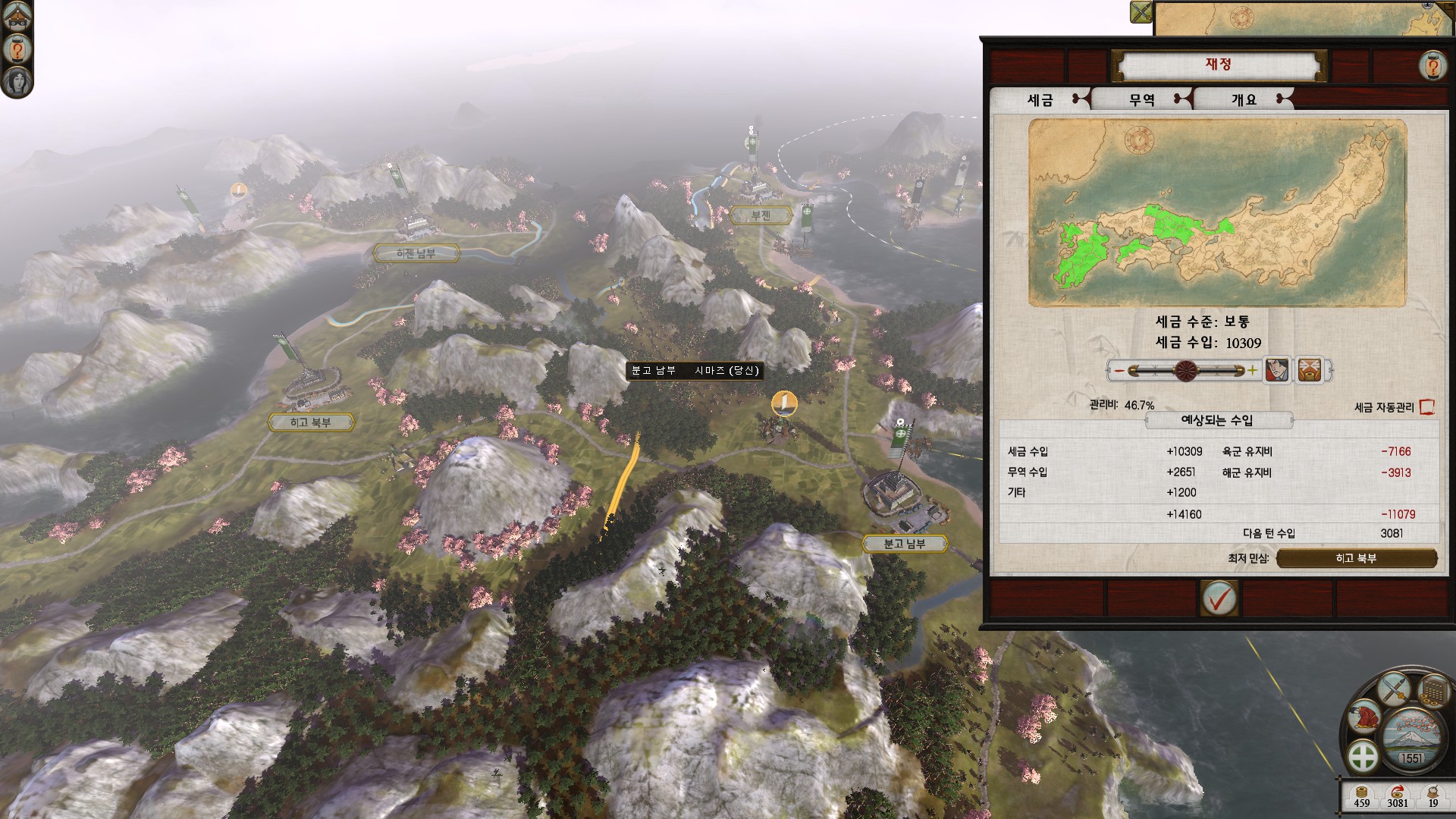Image resolution: width=1456 pixels, height=819 pixels.
Task: Raise the tax level with the plus button
Action: coord(1252,371)
